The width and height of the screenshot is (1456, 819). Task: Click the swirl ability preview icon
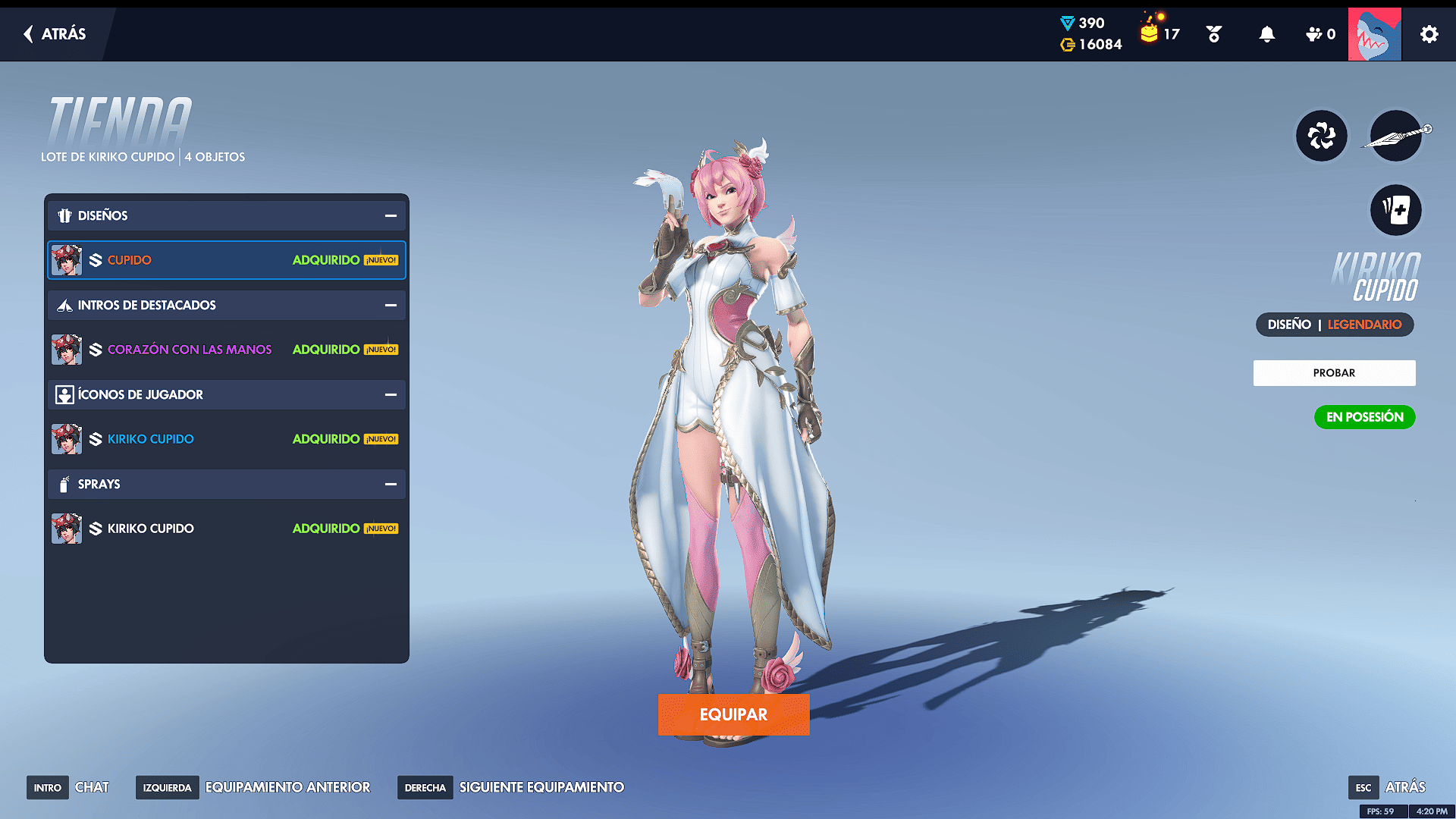click(x=1321, y=136)
